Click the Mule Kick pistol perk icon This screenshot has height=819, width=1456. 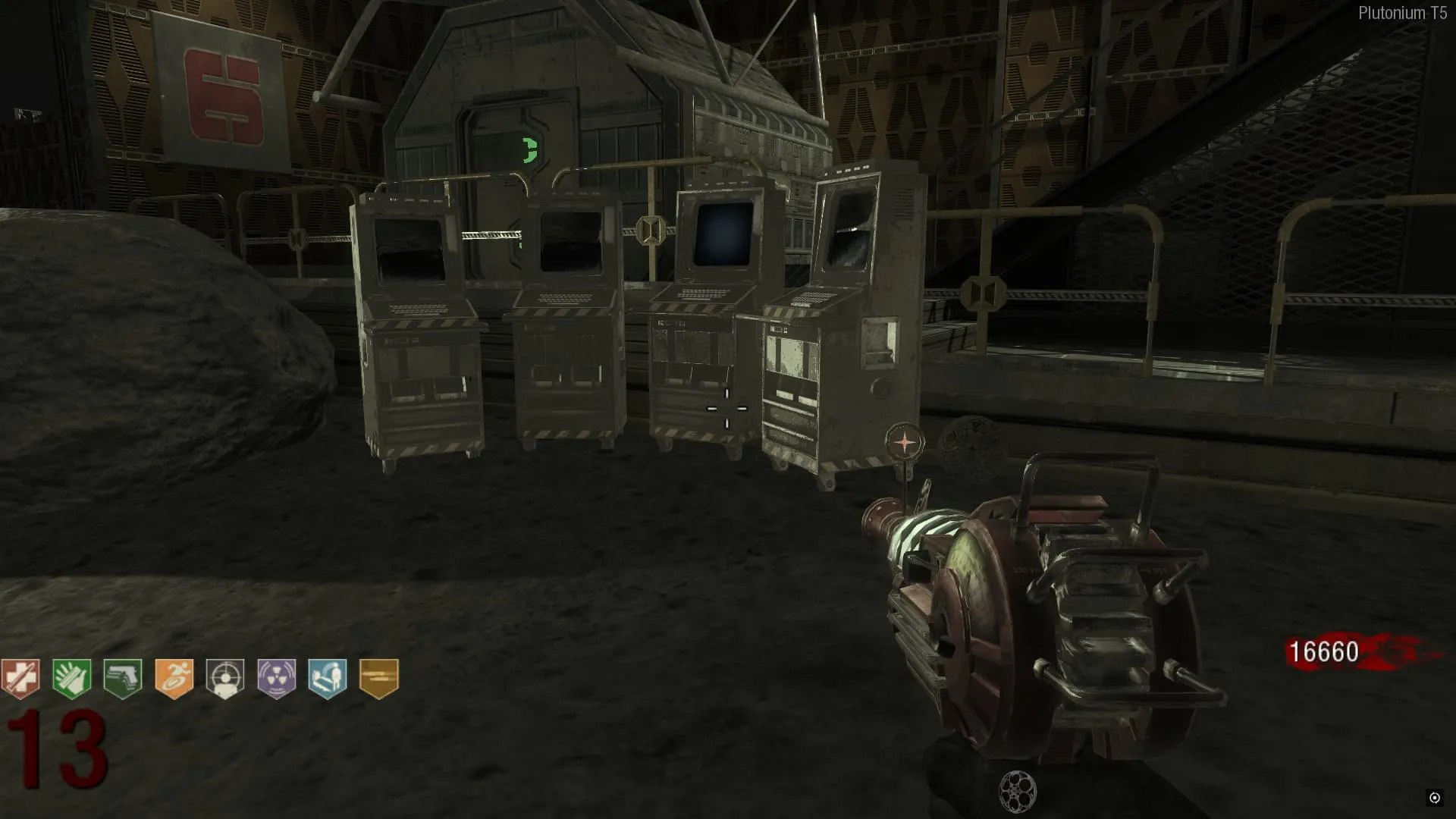click(123, 677)
